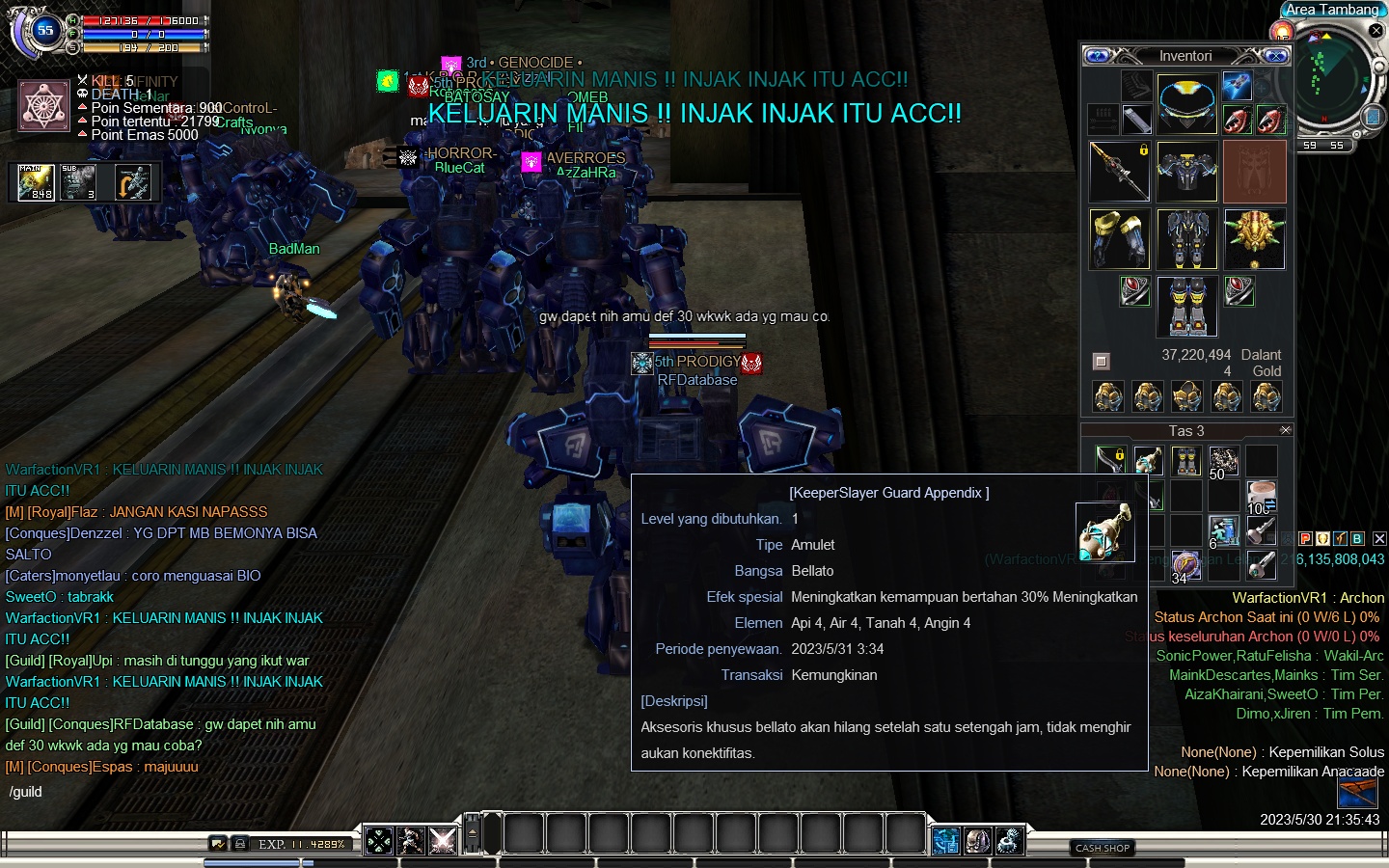Image resolution: width=1389 pixels, height=868 pixels.
Task: Click the crossed swords icon on bottom bar
Action: click(443, 840)
